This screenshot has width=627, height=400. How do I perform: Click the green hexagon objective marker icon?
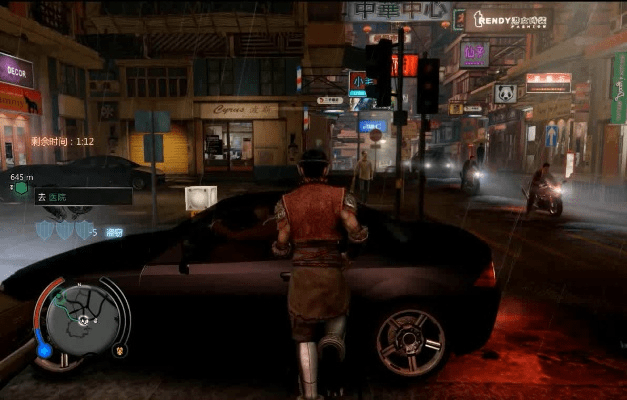(20, 188)
